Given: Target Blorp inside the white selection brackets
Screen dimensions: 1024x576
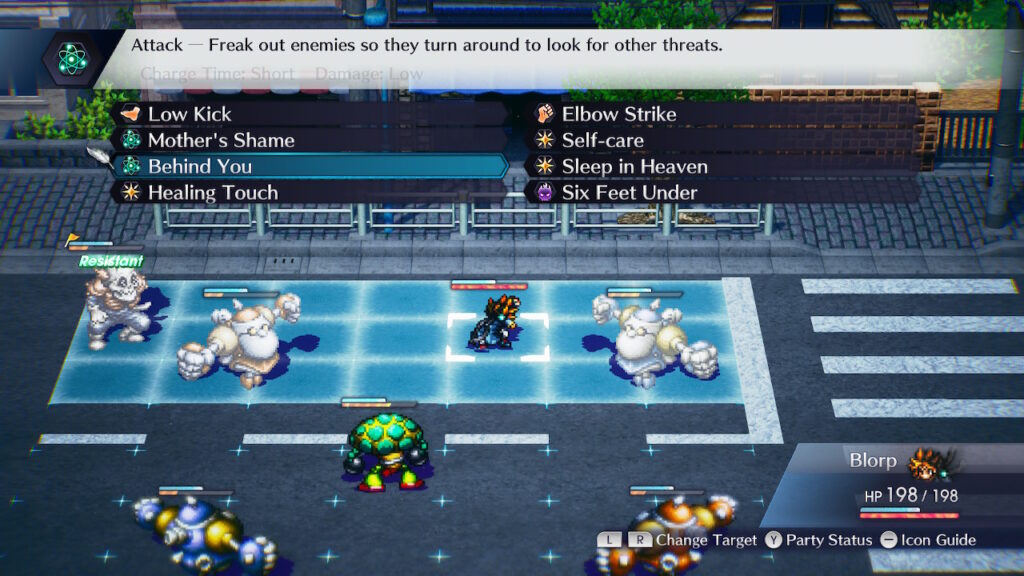Looking at the screenshot, I should coord(497,323).
